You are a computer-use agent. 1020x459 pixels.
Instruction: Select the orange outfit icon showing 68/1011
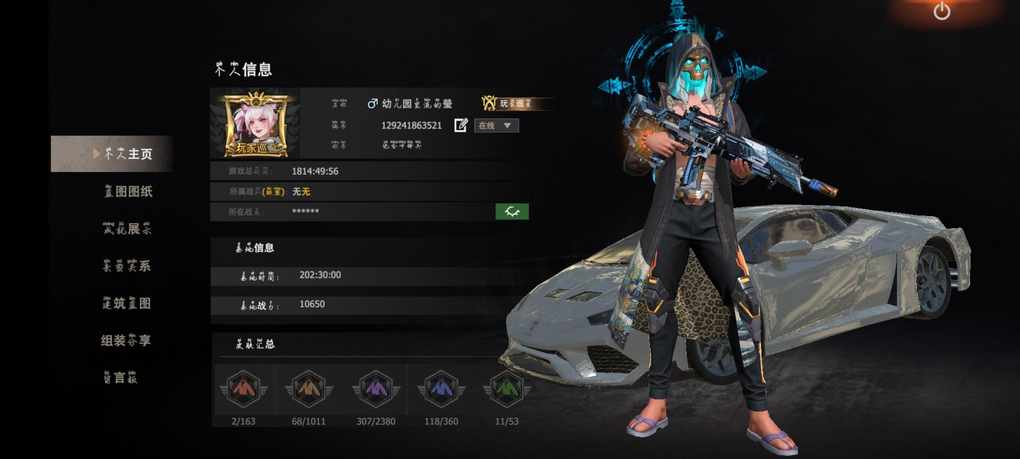(307, 388)
